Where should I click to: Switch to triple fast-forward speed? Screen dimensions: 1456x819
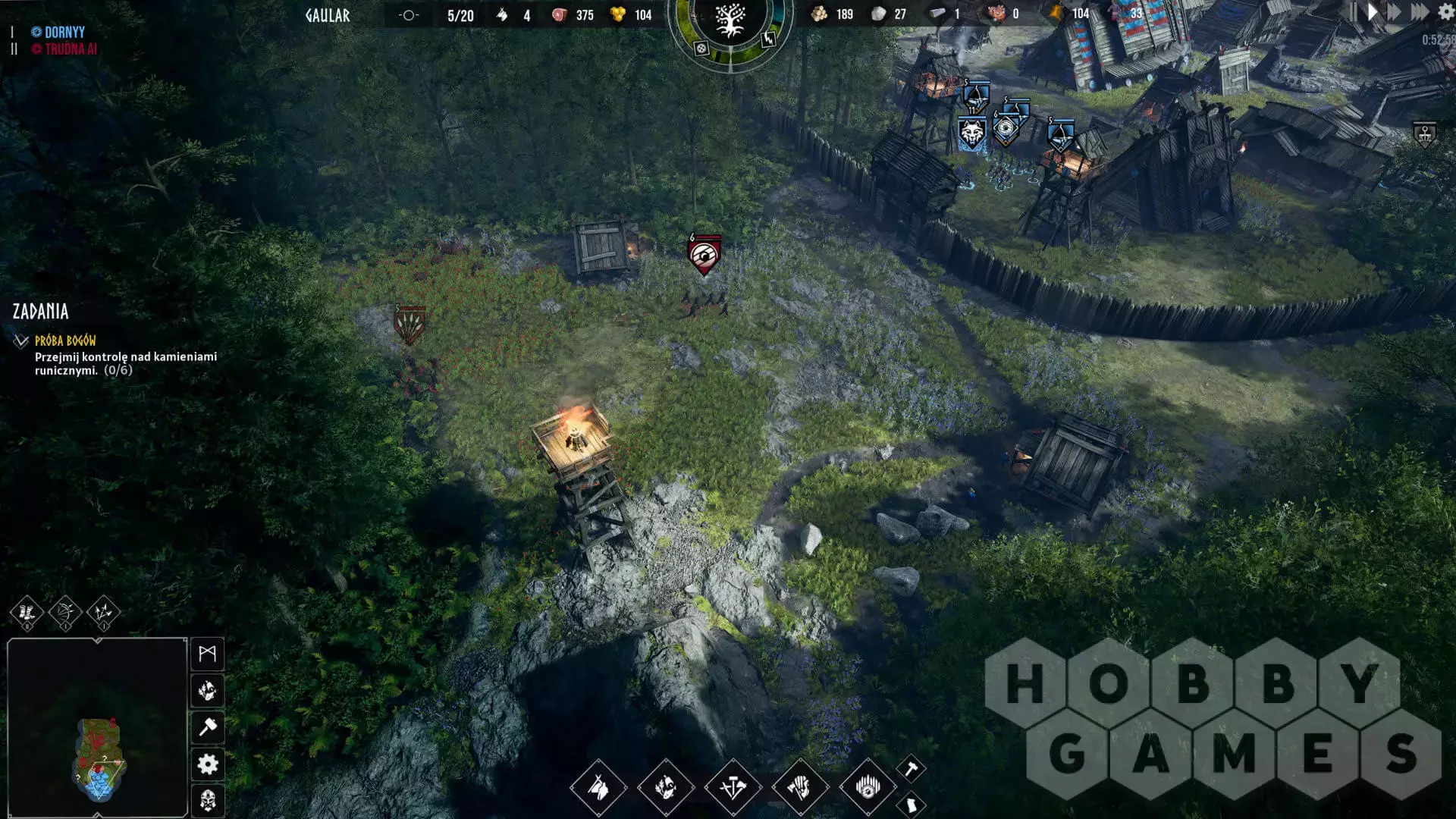(x=1420, y=12)
